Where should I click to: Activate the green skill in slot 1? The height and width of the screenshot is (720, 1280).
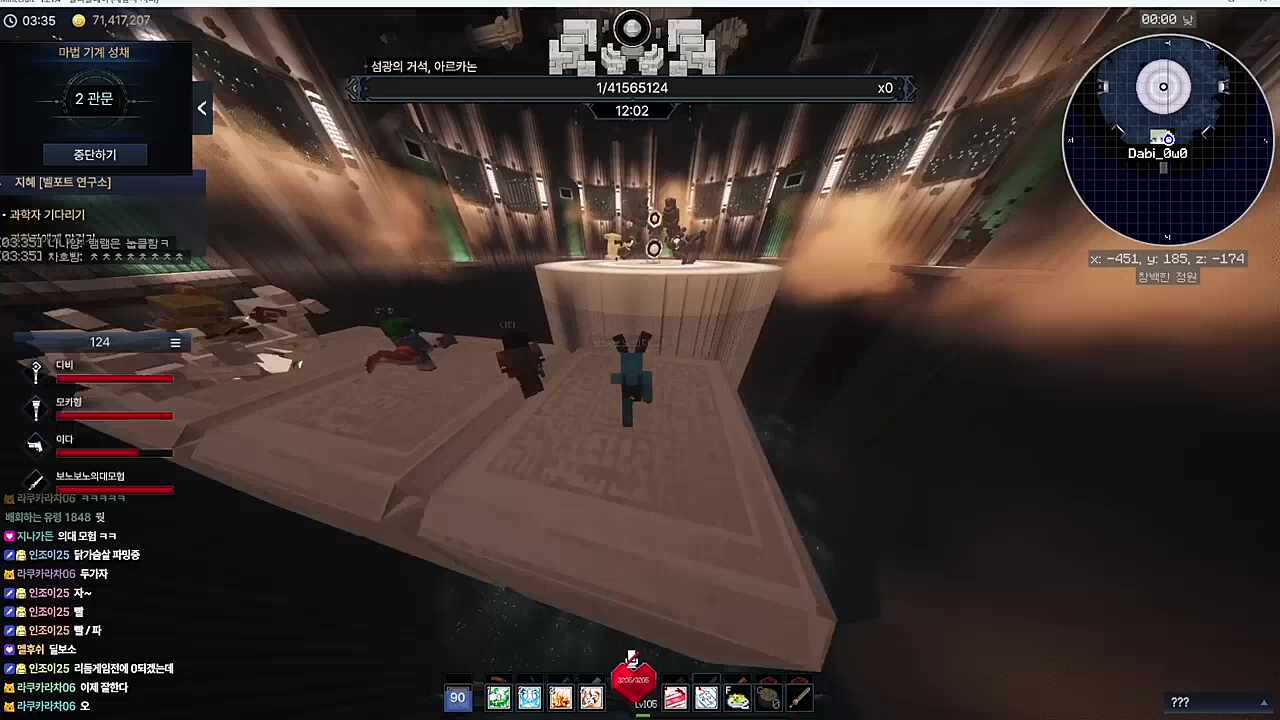[498, 698]
